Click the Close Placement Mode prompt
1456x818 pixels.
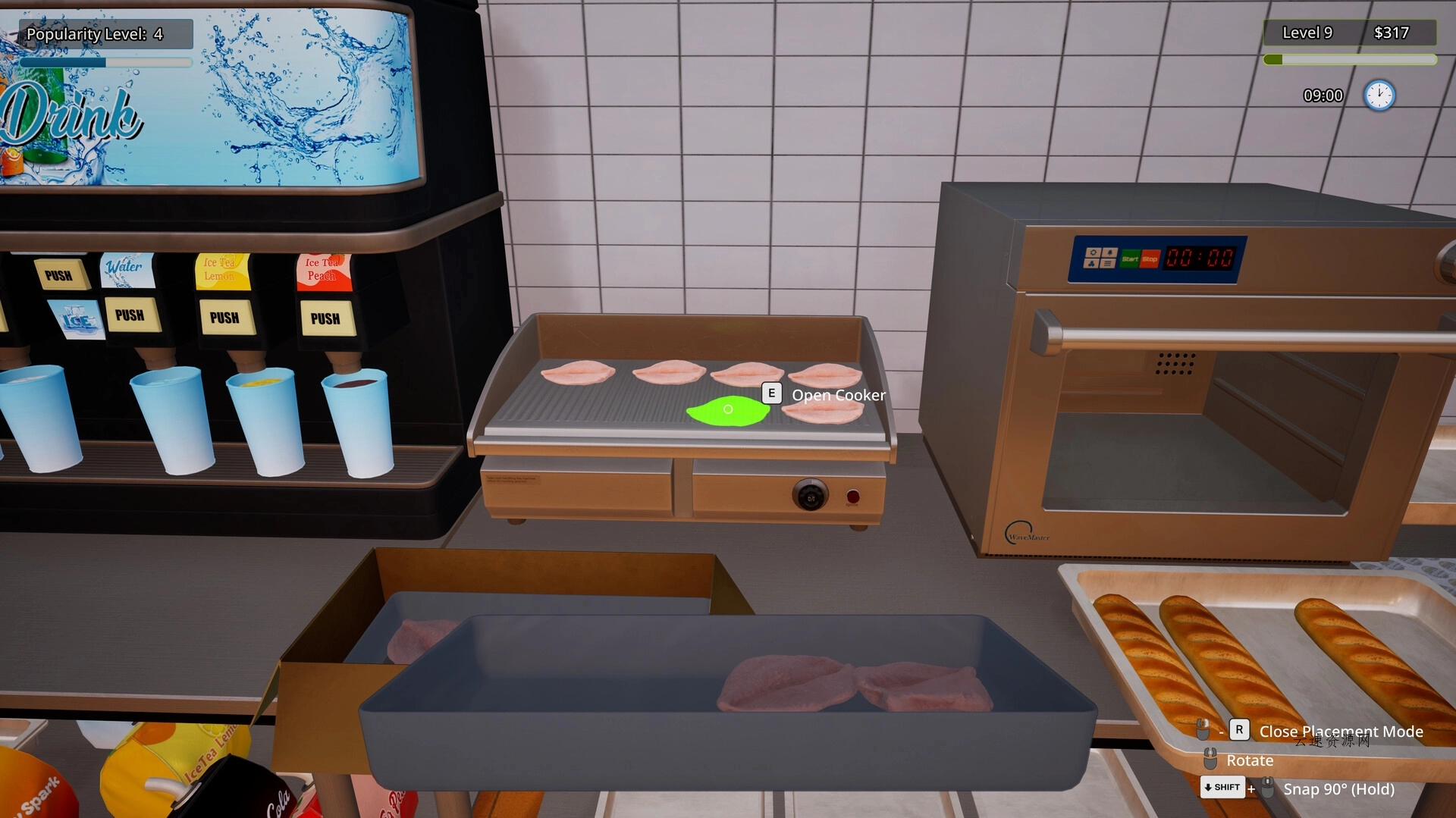pyautogui.click(x=1341, y=731)
